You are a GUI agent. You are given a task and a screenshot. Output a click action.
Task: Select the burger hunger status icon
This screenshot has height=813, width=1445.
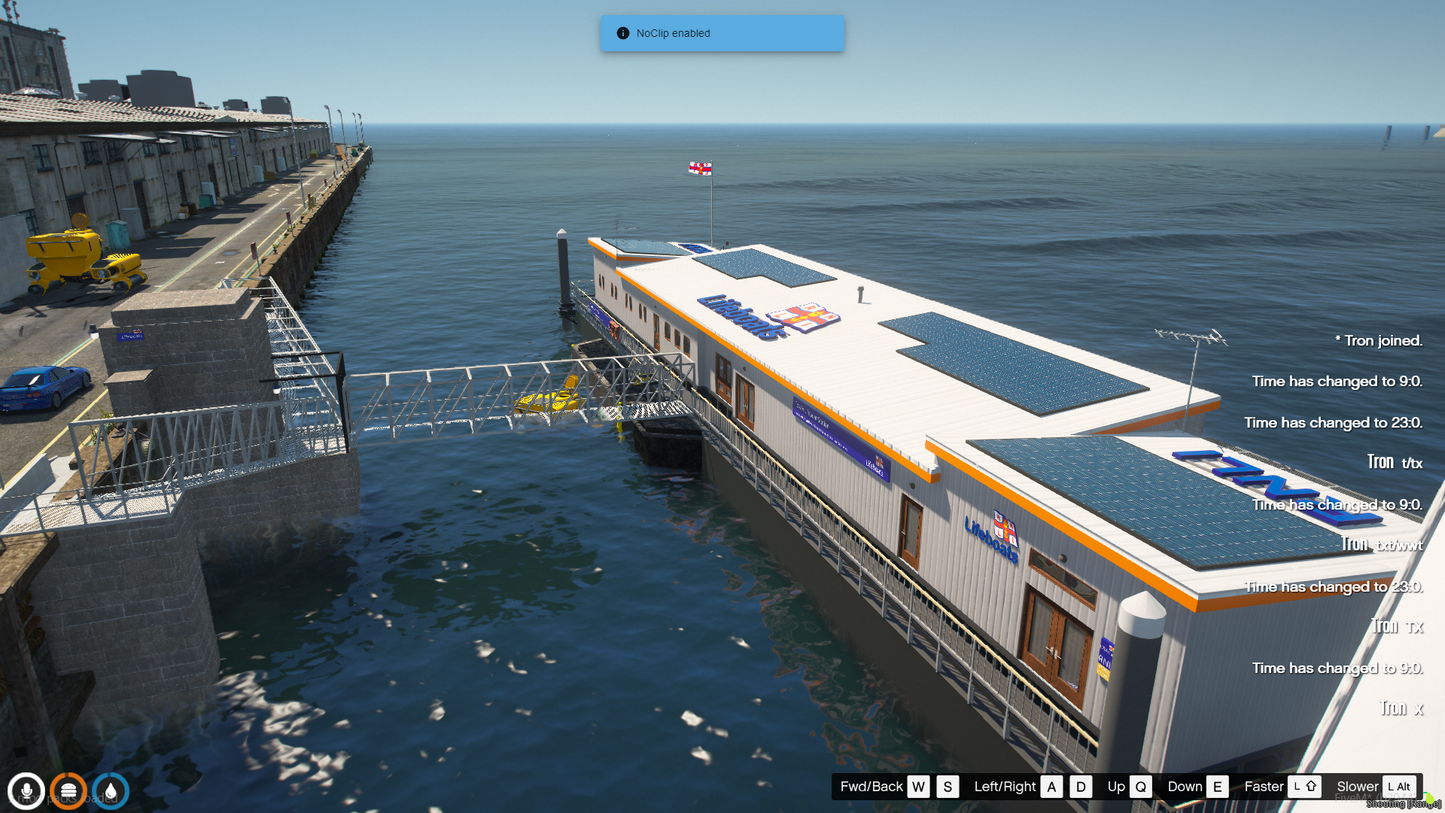point(68,791)
